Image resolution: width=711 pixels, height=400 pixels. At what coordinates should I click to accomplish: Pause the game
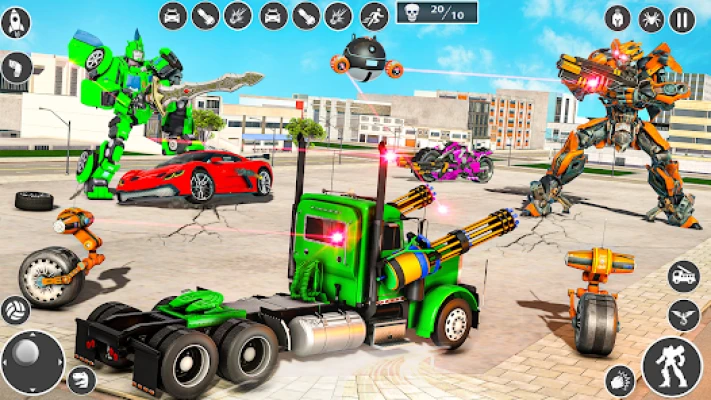pos(682,20)
